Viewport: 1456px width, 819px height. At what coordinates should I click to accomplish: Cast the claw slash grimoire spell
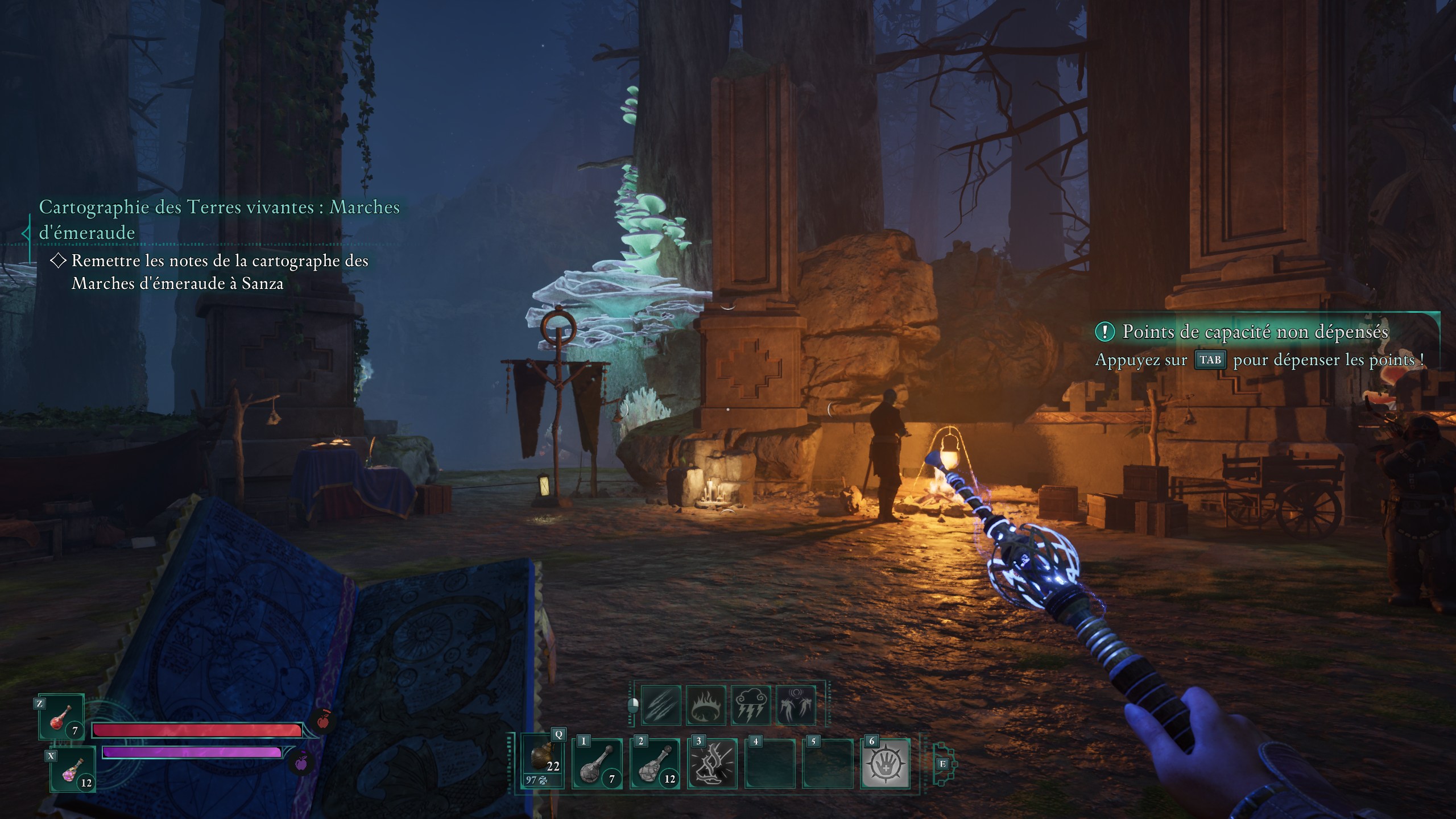(x=661, y=705)
